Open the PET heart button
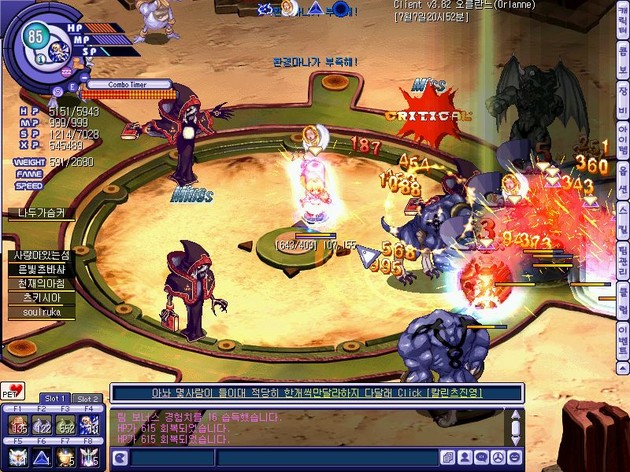 pyautogui.click(x=16, y=389)
